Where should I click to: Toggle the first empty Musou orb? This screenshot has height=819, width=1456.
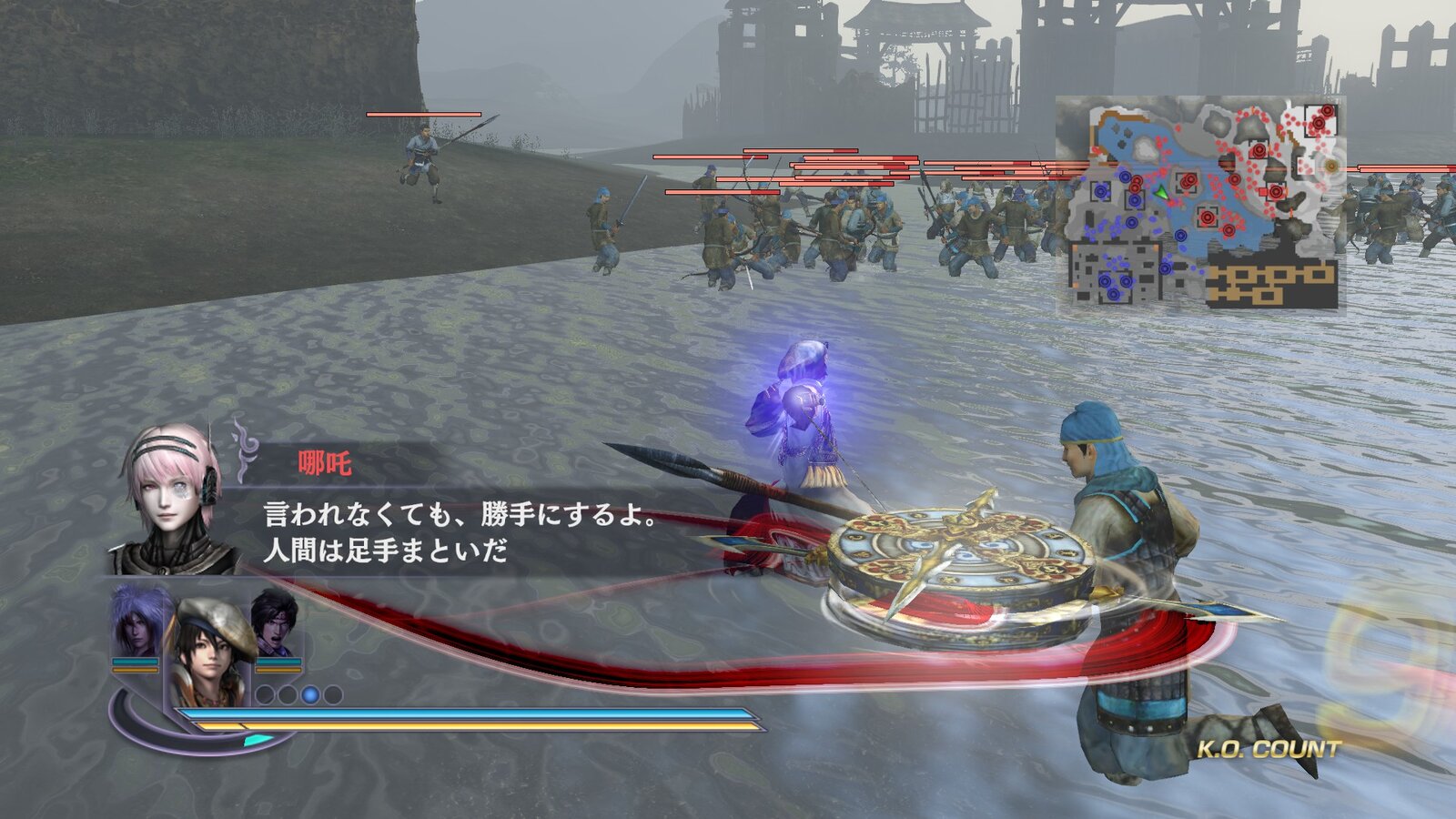(267, 693)
